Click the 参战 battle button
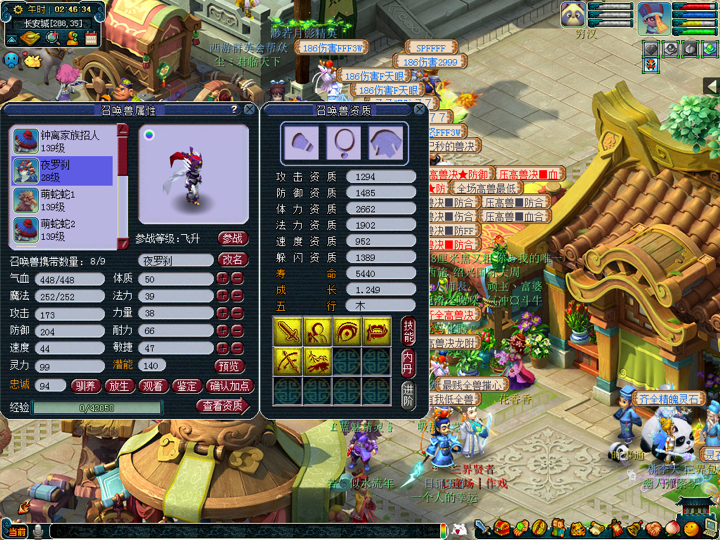 [x=233, y=238]
